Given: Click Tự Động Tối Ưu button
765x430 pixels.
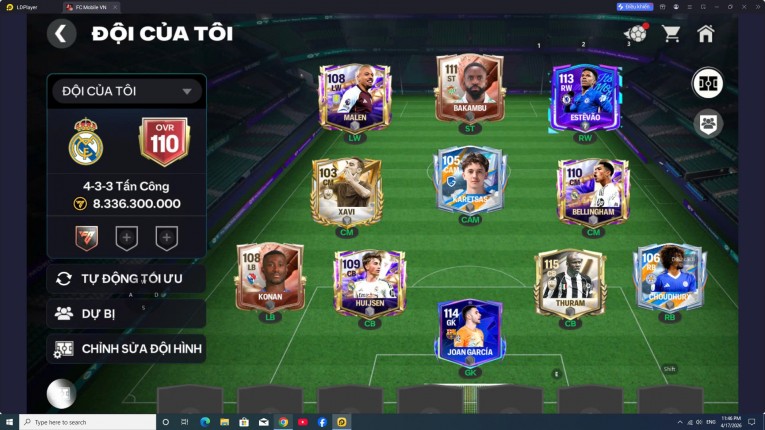Looking at the screenshot, I should (126, 278).
